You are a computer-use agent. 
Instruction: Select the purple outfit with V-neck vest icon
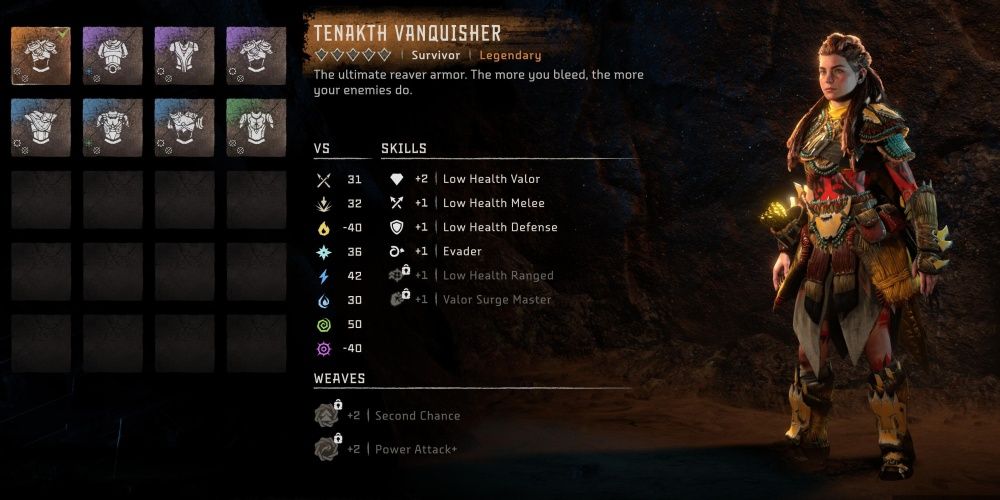click(x=185, y=56)
